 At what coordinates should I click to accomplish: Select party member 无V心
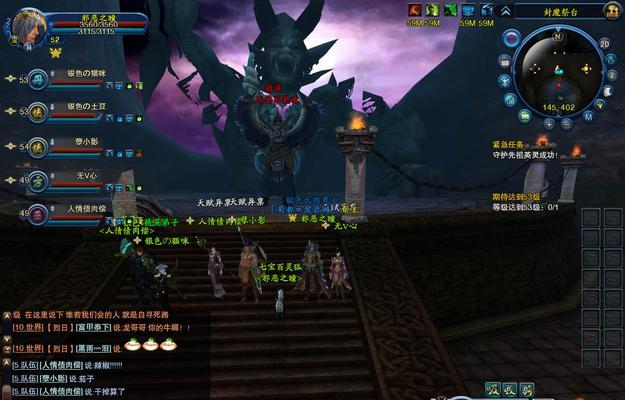tap(38, 181)
